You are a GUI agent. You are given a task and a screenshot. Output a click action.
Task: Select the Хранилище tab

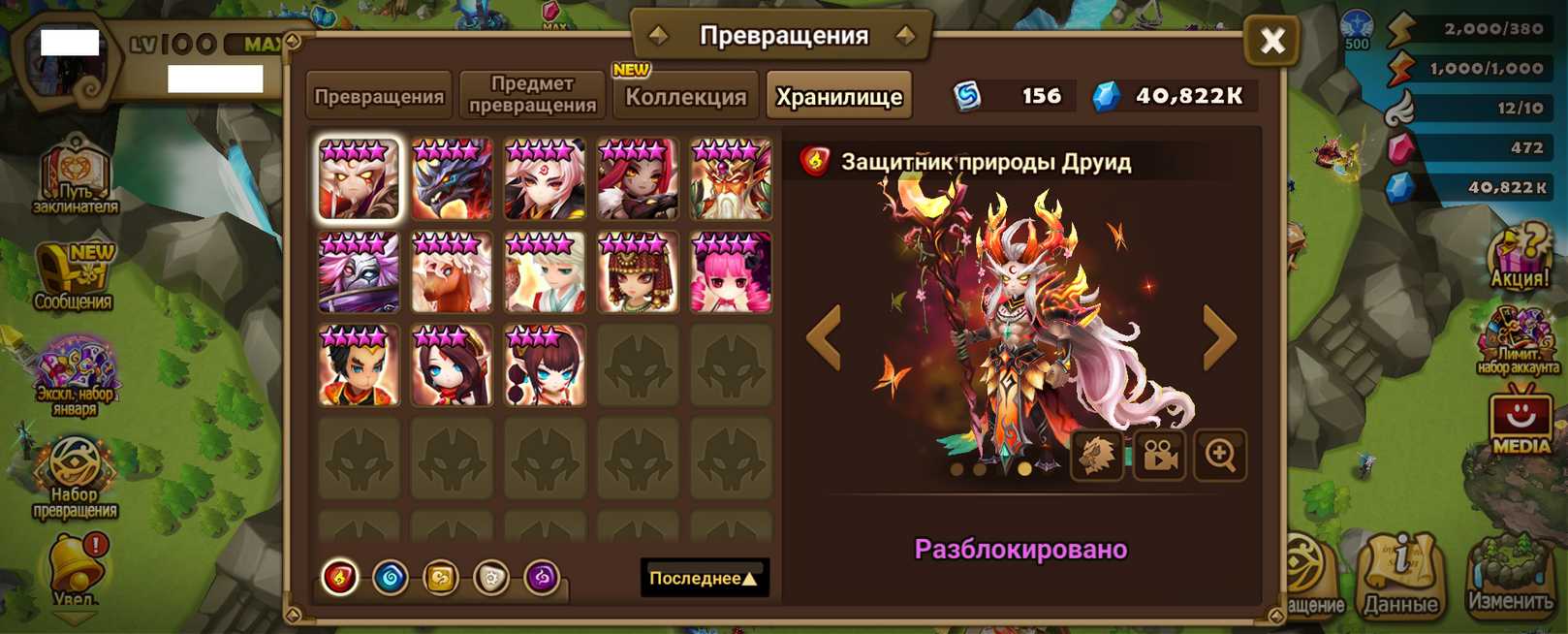click(838, 96)
